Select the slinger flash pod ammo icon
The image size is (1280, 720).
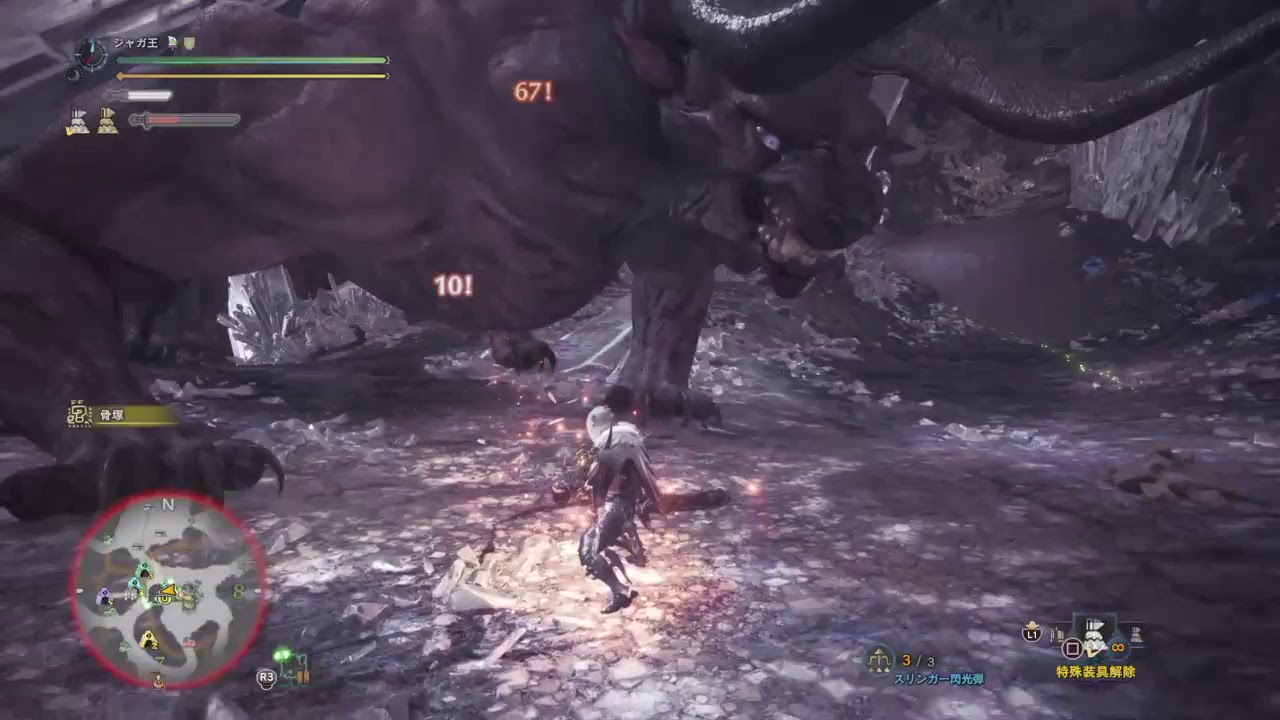(x=879, y=659)
